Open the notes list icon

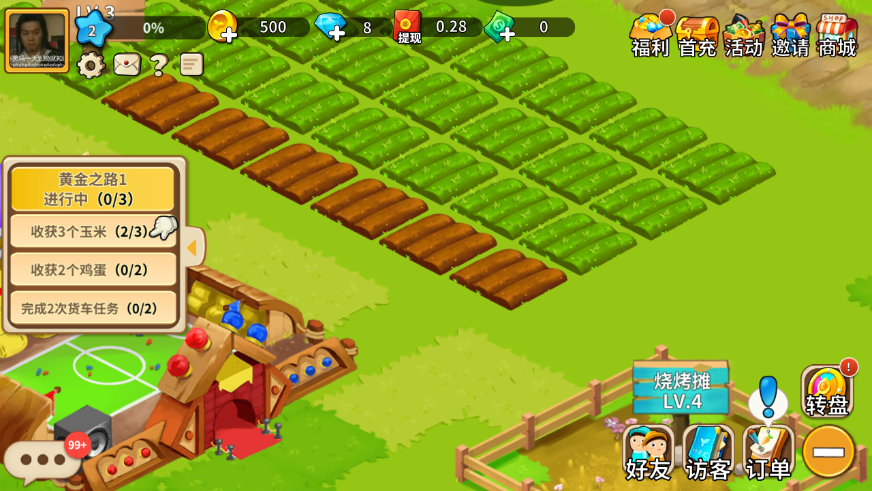click(191, 65)
